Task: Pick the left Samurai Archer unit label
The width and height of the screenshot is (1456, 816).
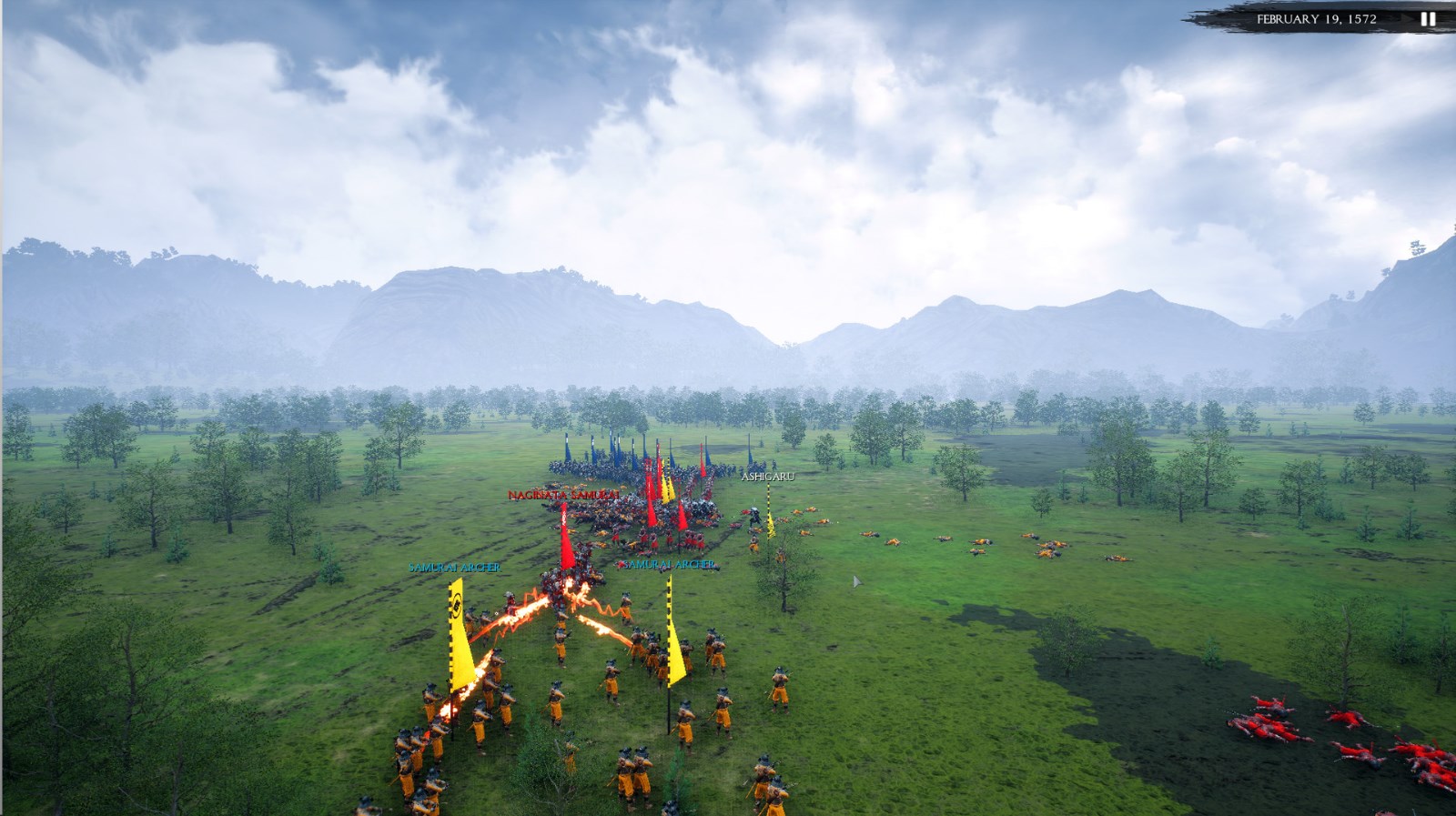Action: [x=454, y=568]
